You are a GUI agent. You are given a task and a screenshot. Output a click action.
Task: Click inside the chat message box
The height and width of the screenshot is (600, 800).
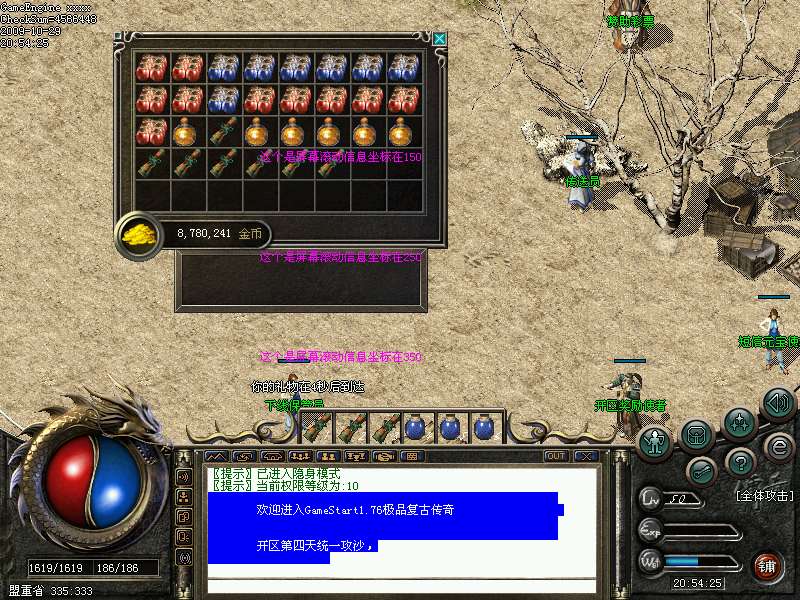[400, 520]
